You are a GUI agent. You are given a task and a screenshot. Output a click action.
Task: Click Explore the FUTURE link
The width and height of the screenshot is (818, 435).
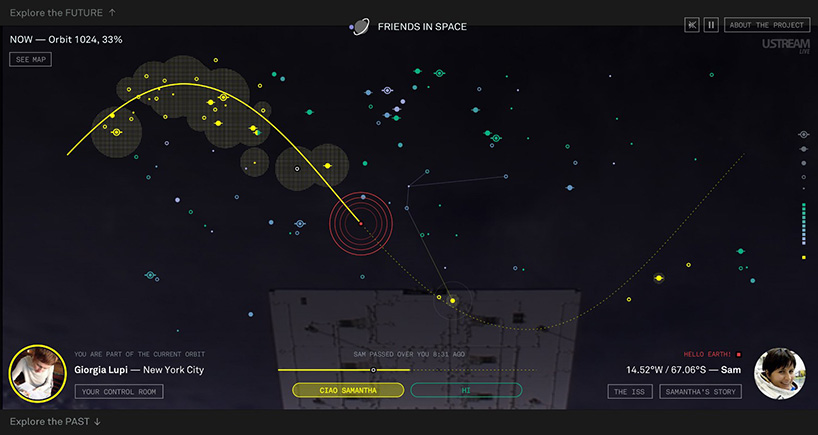tap(62, 13)
